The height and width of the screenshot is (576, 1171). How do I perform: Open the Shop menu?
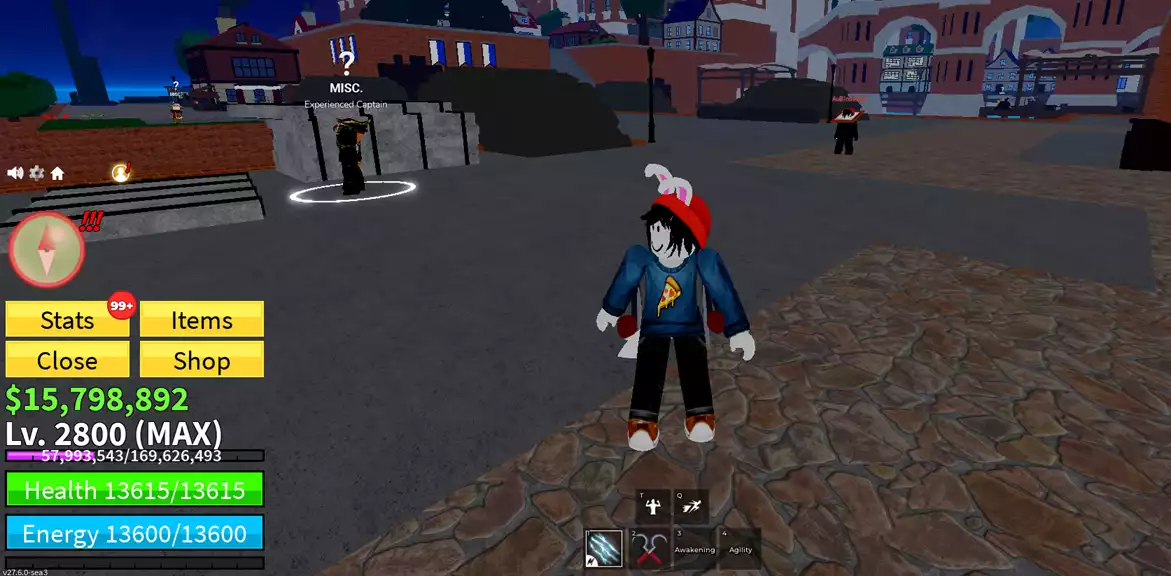[201, 360]
